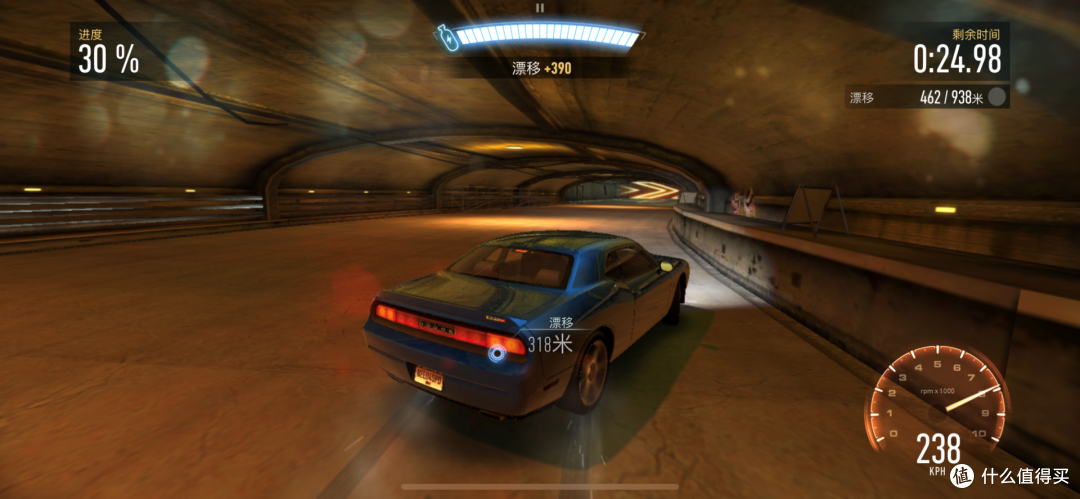Screen dimensions: 1080x499
Task: Pause the race with the pause button
Action: point(540,8)
